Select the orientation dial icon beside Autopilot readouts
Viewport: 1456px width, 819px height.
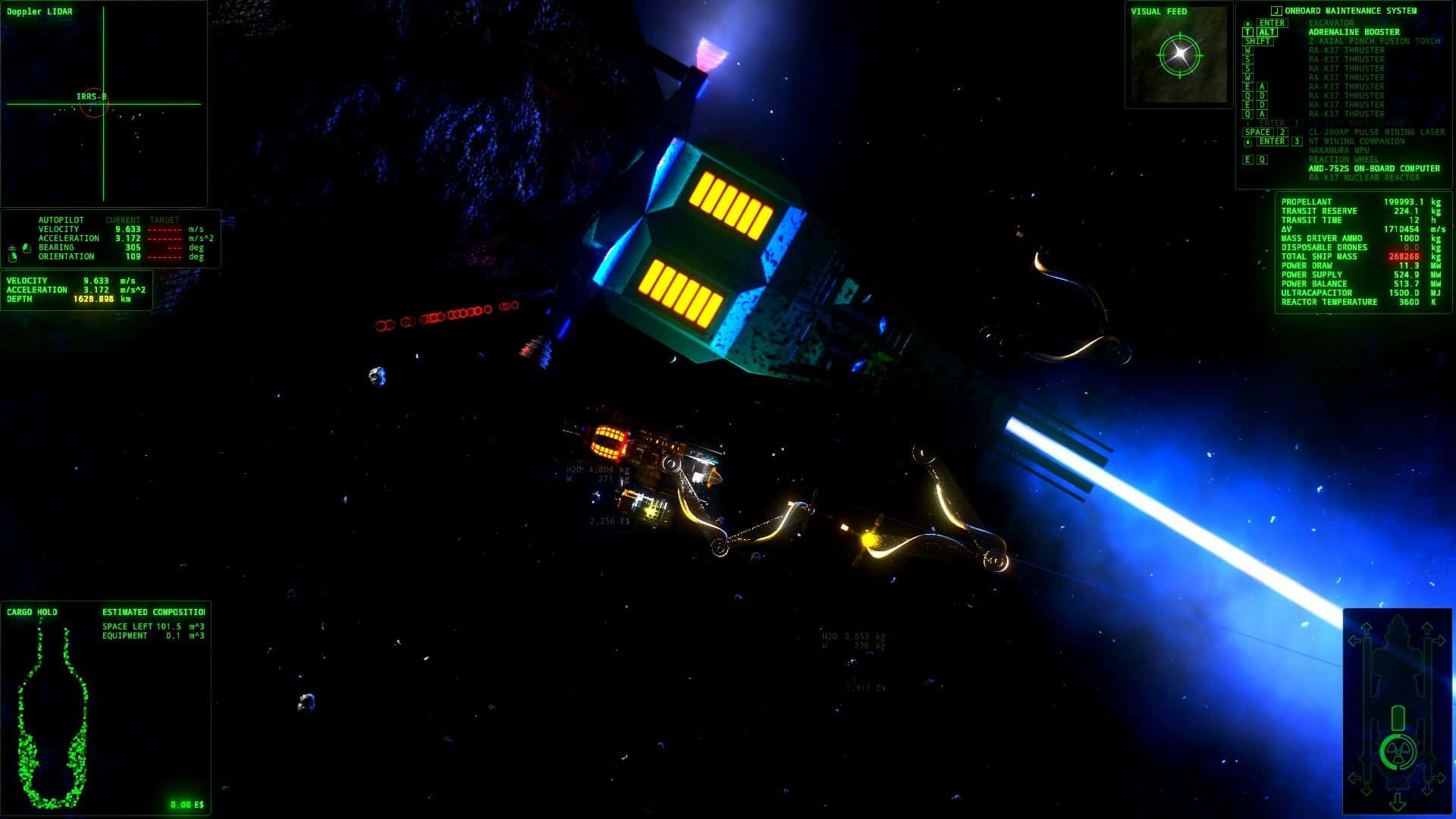[x=12, y=259]
